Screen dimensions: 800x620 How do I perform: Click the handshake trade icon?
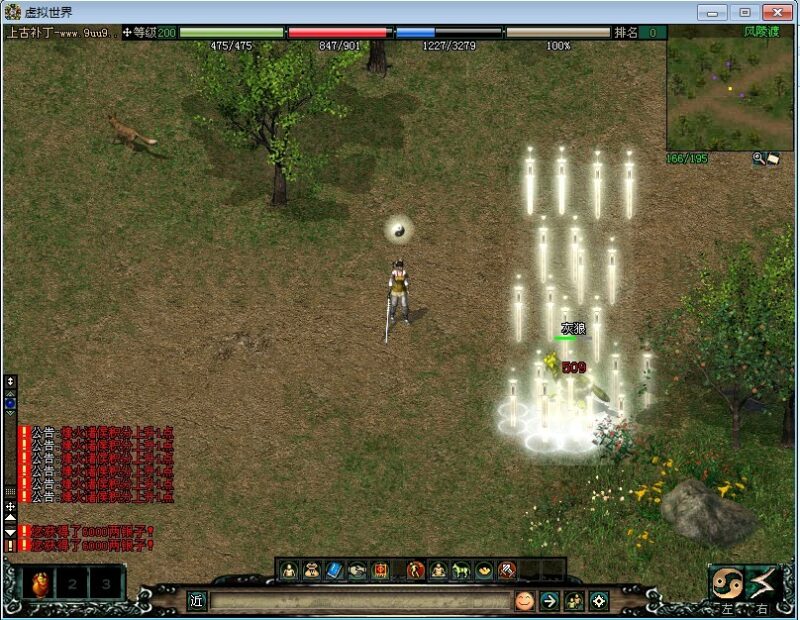(x=358, y=570)
